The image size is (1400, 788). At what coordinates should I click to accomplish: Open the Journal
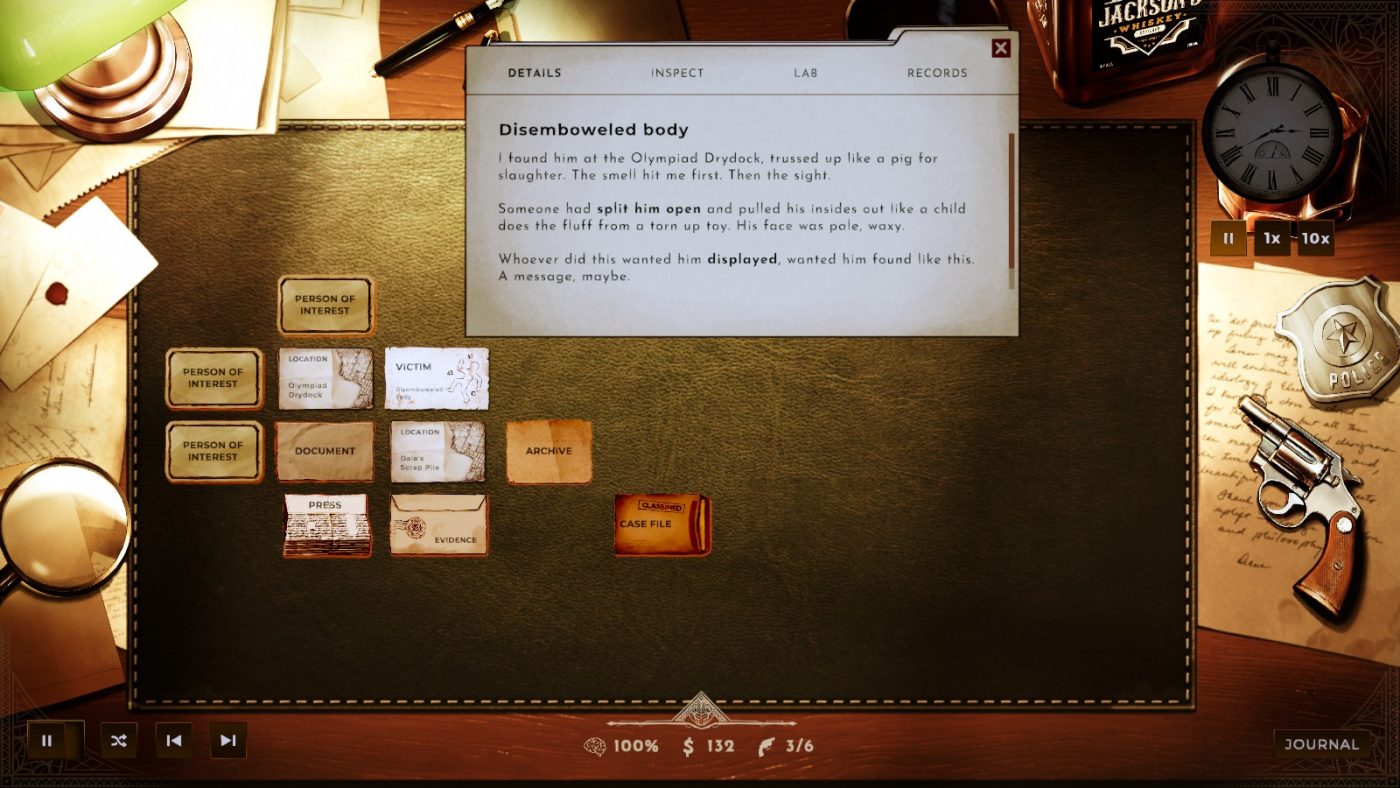click(x=1322, y=744)
